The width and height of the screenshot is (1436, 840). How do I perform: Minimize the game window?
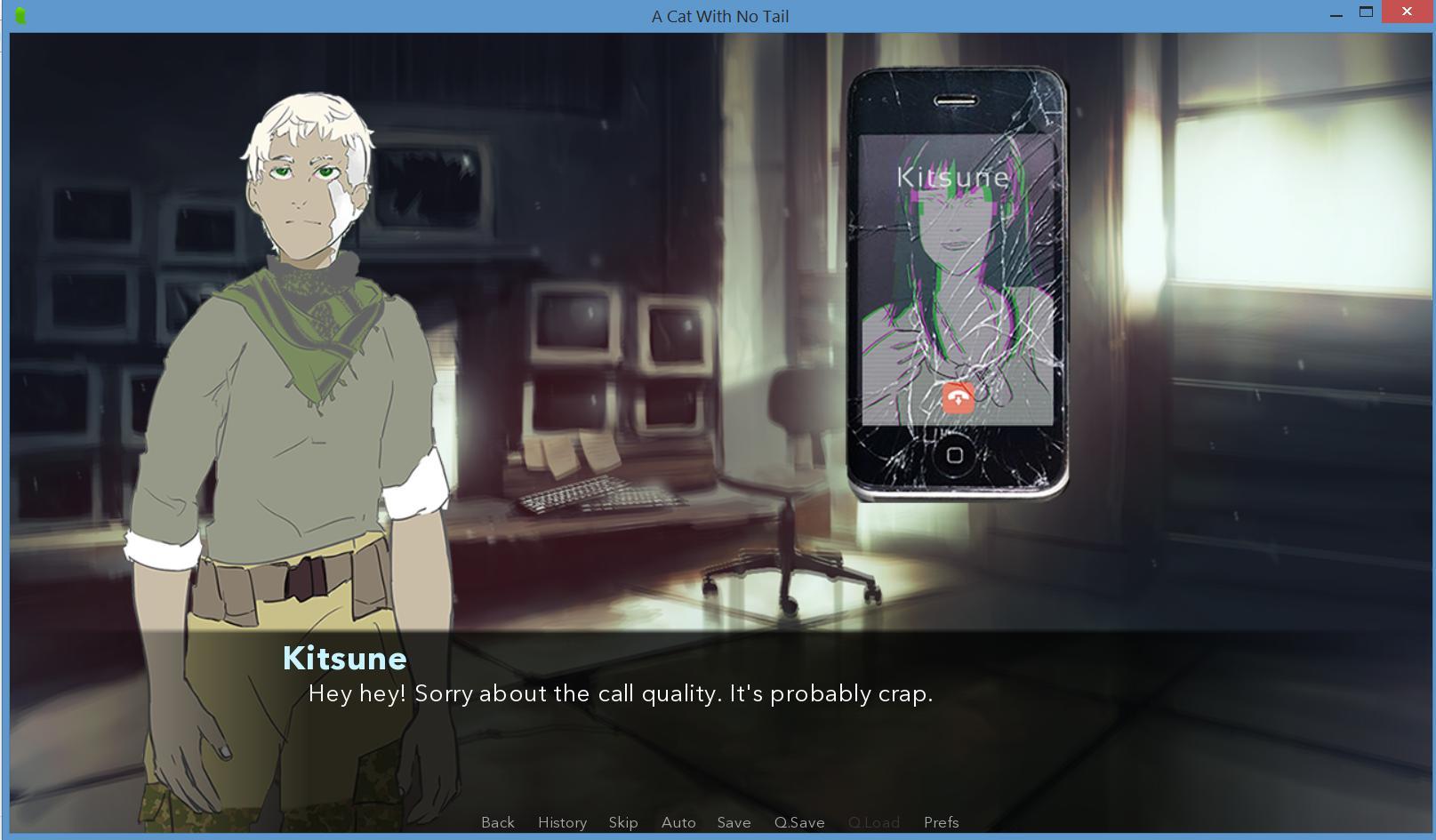[1336, 14]
